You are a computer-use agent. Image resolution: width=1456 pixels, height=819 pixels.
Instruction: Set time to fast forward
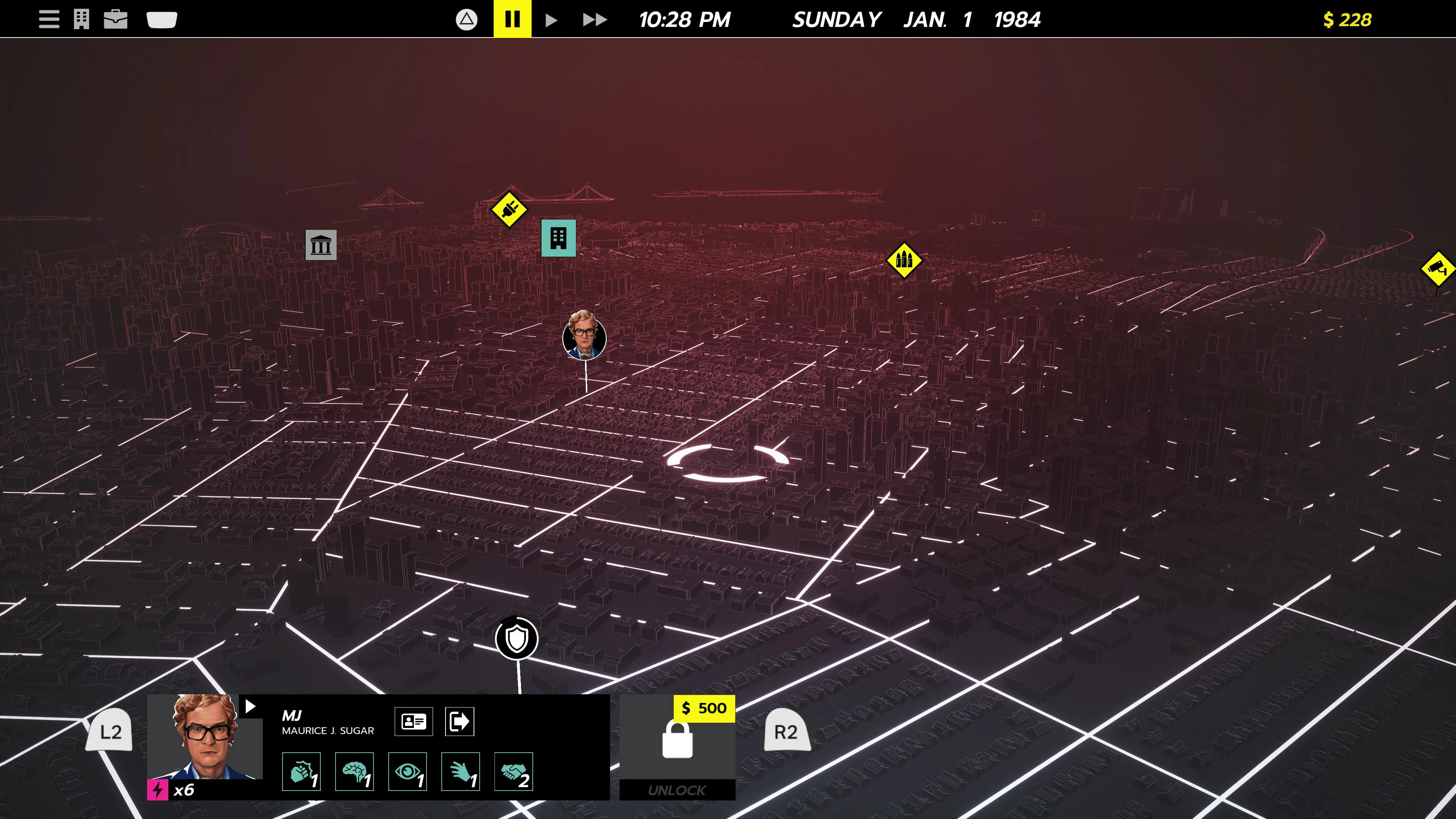[x=595, y=20]
